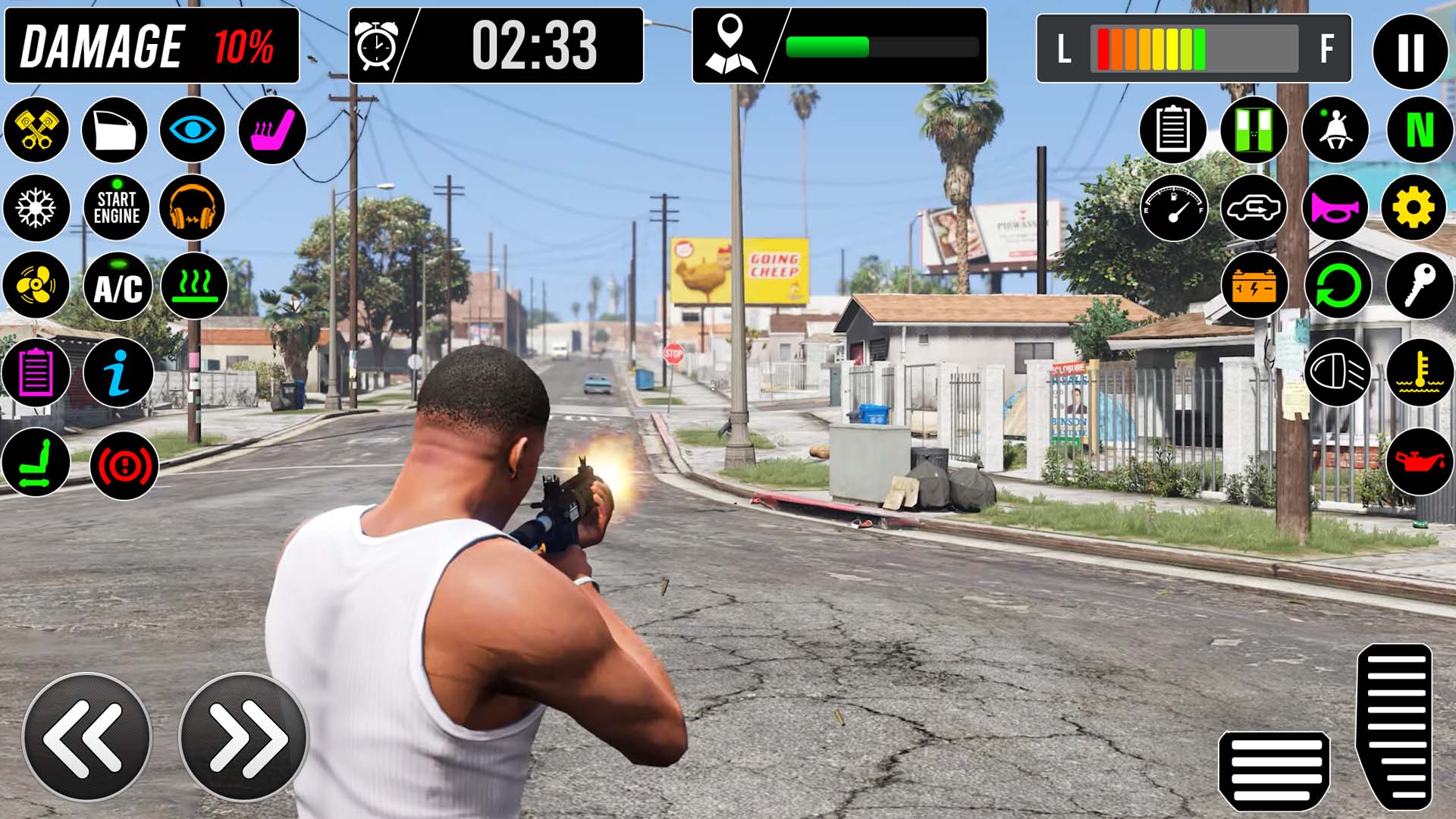Open the engine pistons icon

tap(36, 130)
